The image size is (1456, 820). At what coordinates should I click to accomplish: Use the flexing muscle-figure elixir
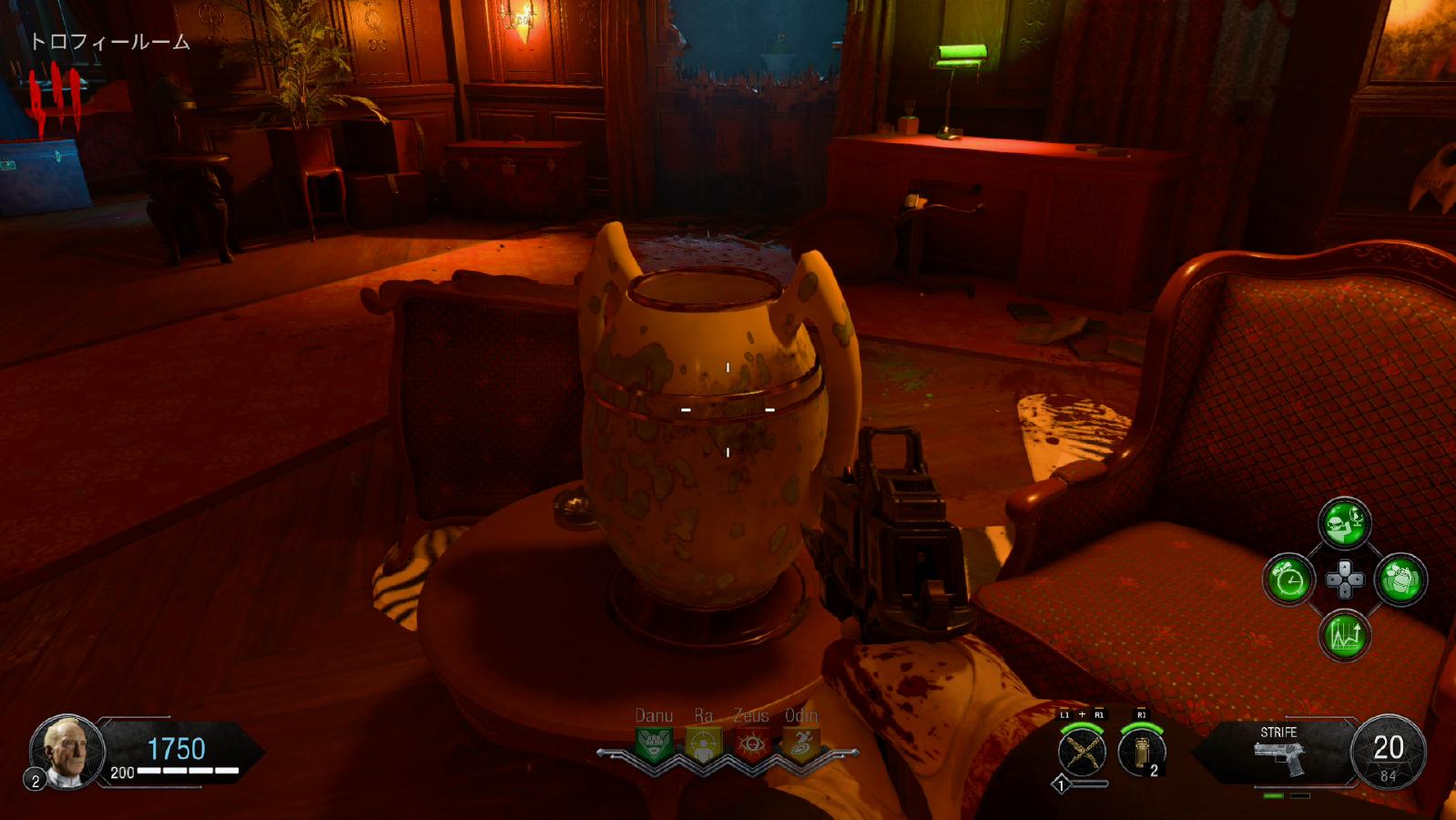tap(1400, 579)
